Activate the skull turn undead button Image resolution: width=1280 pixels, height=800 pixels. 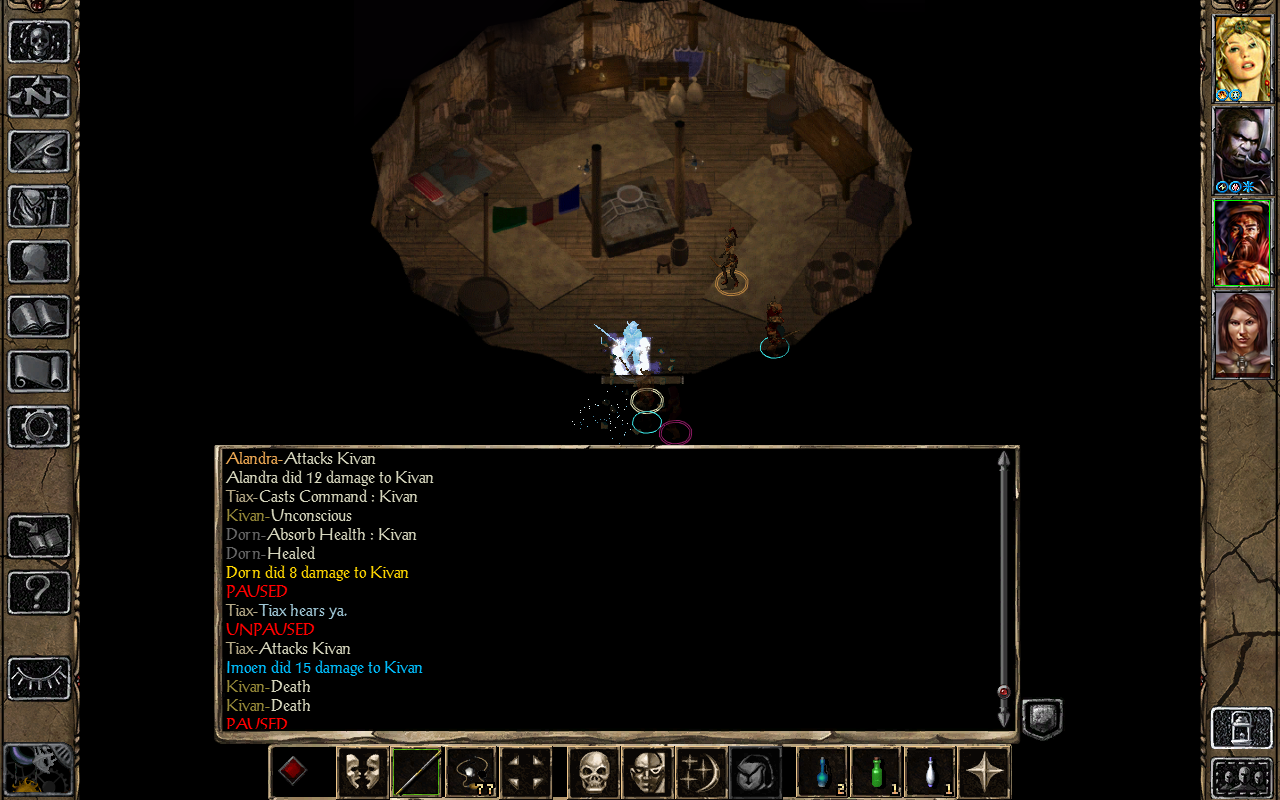(x=595, y=772)
